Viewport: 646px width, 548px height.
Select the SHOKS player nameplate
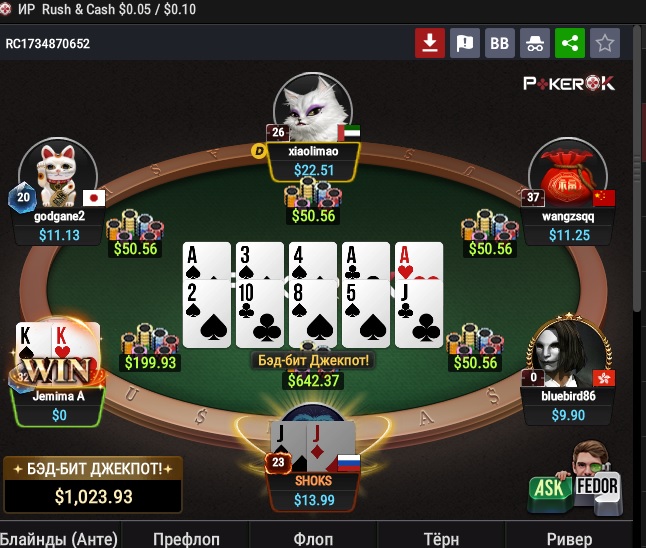coord(314,490)
